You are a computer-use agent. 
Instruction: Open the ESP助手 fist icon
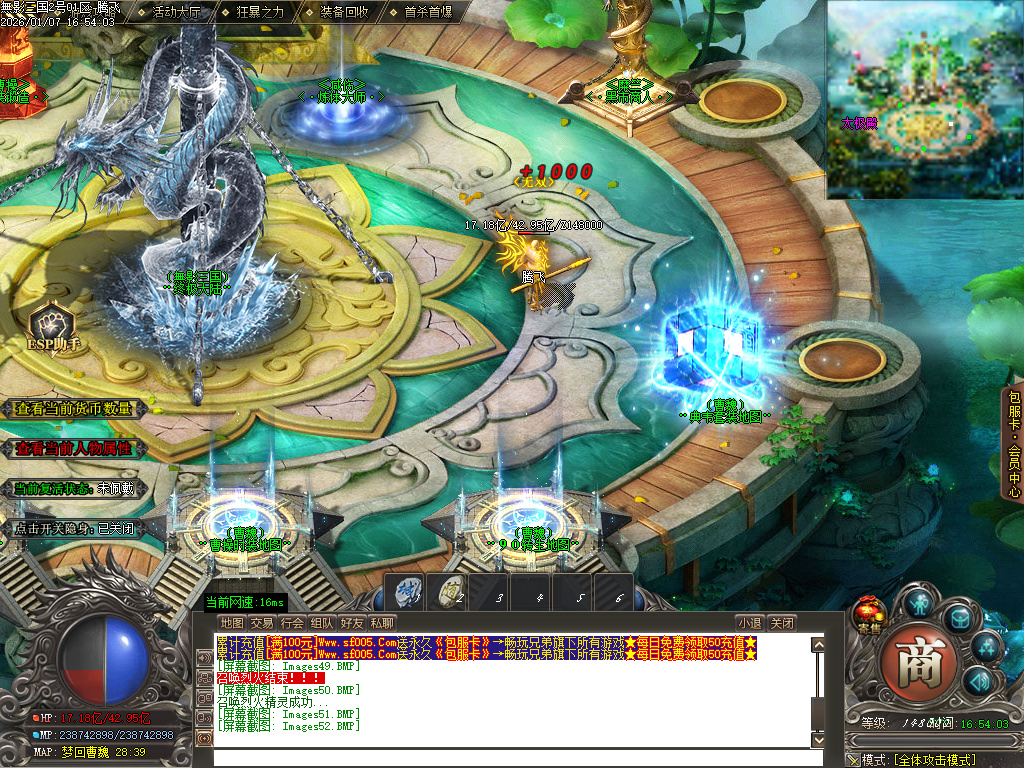[52, 326]
